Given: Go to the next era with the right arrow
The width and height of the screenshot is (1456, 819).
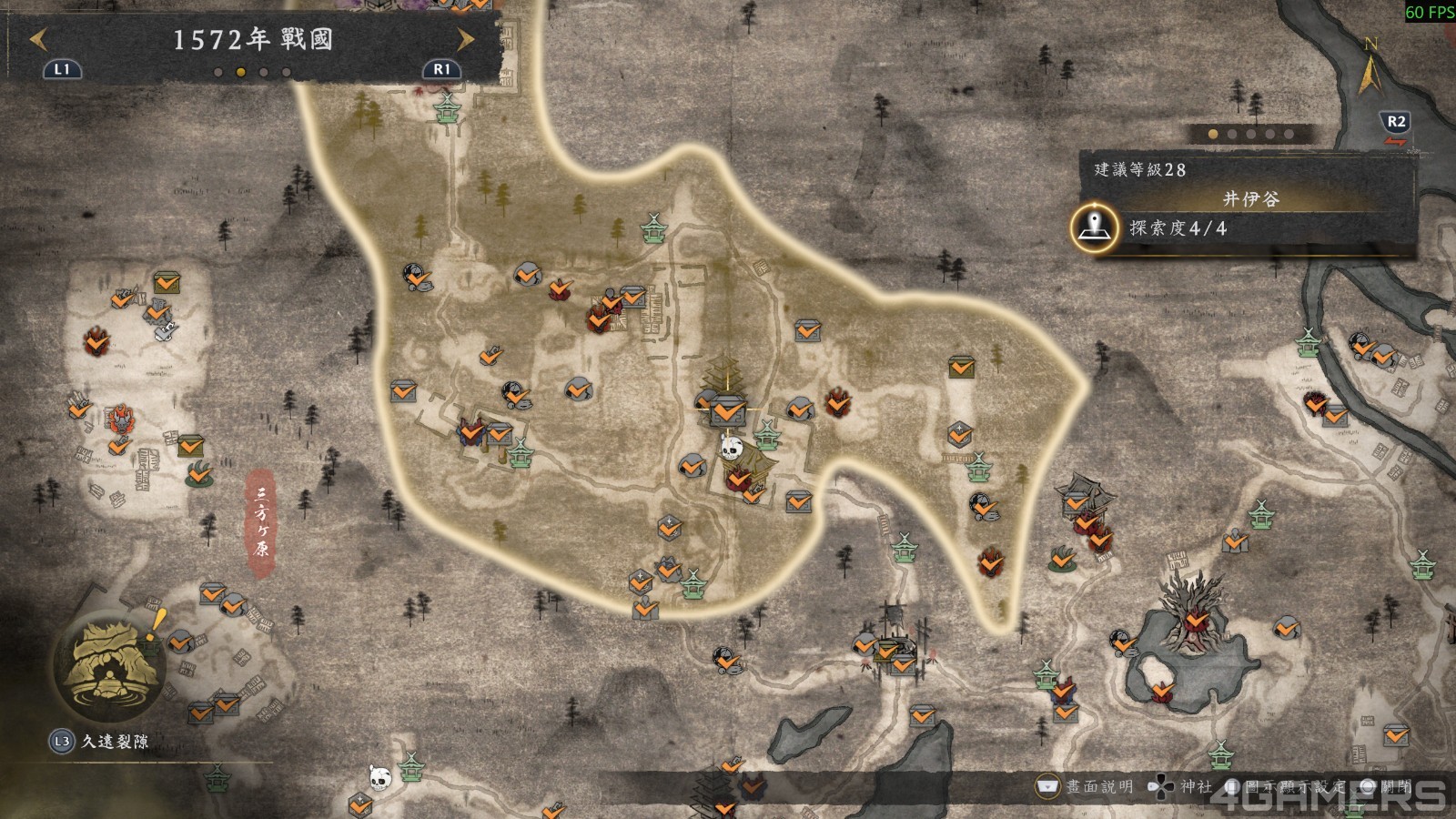Looking at the screenshot, I should (465, 39).
